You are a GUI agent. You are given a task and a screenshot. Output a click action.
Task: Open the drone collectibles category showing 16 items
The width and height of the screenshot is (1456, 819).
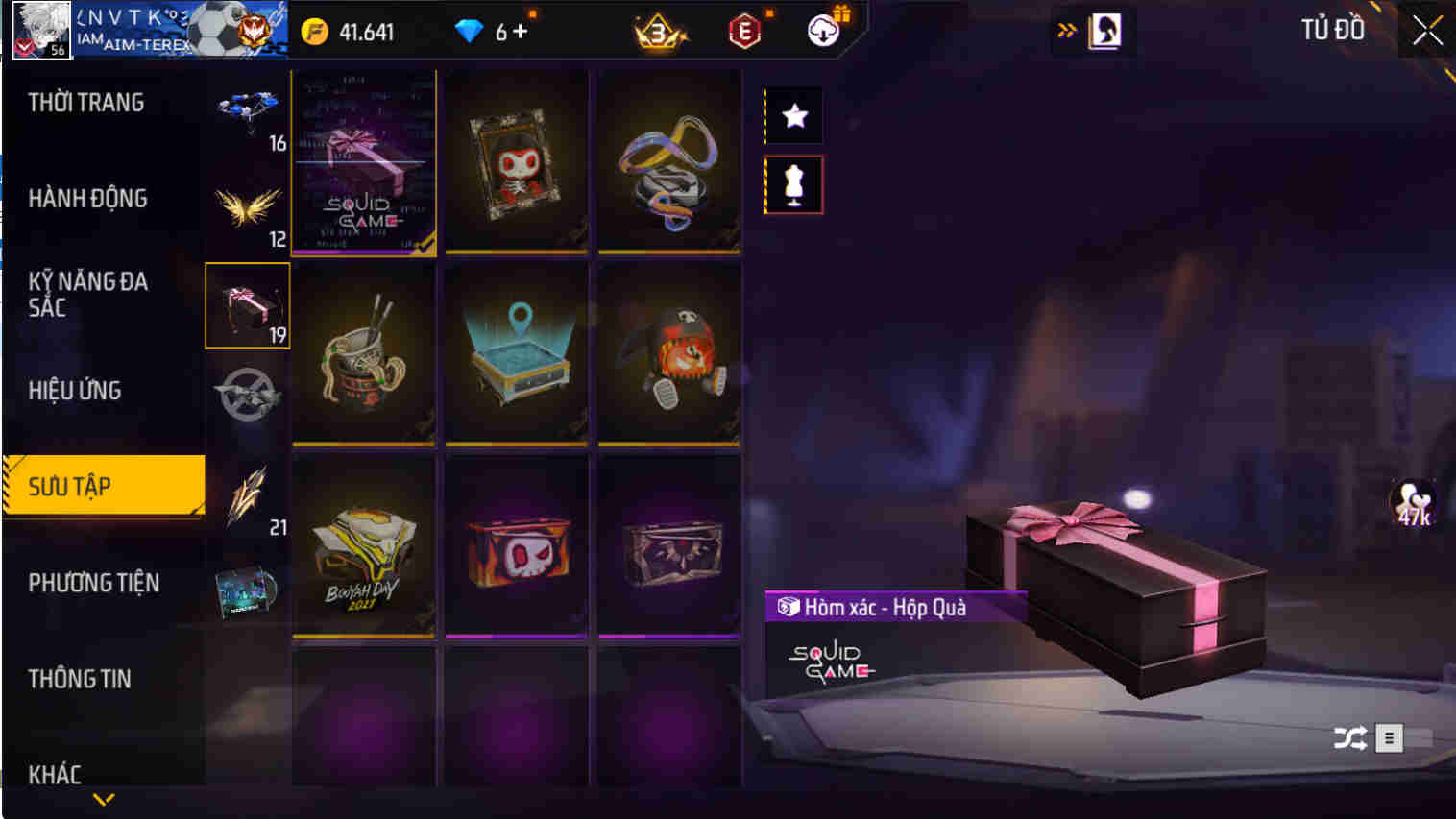[x=247, y=110]
